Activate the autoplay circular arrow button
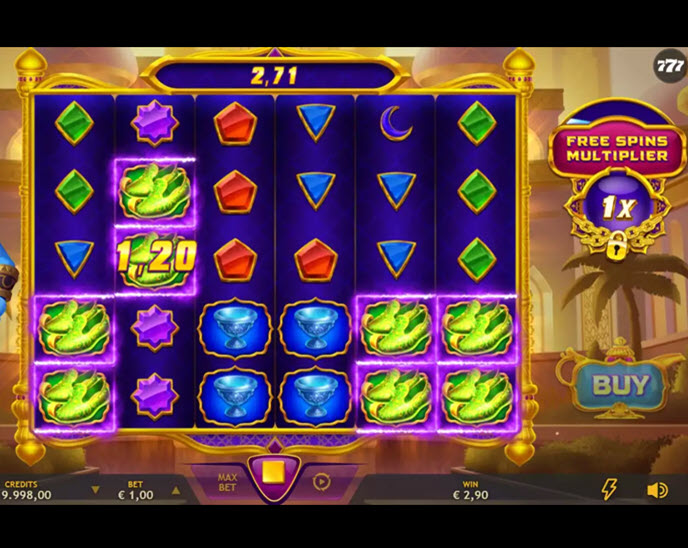This screenshot has height=548, width=688. pyautogui.click(x=321, y=481)
